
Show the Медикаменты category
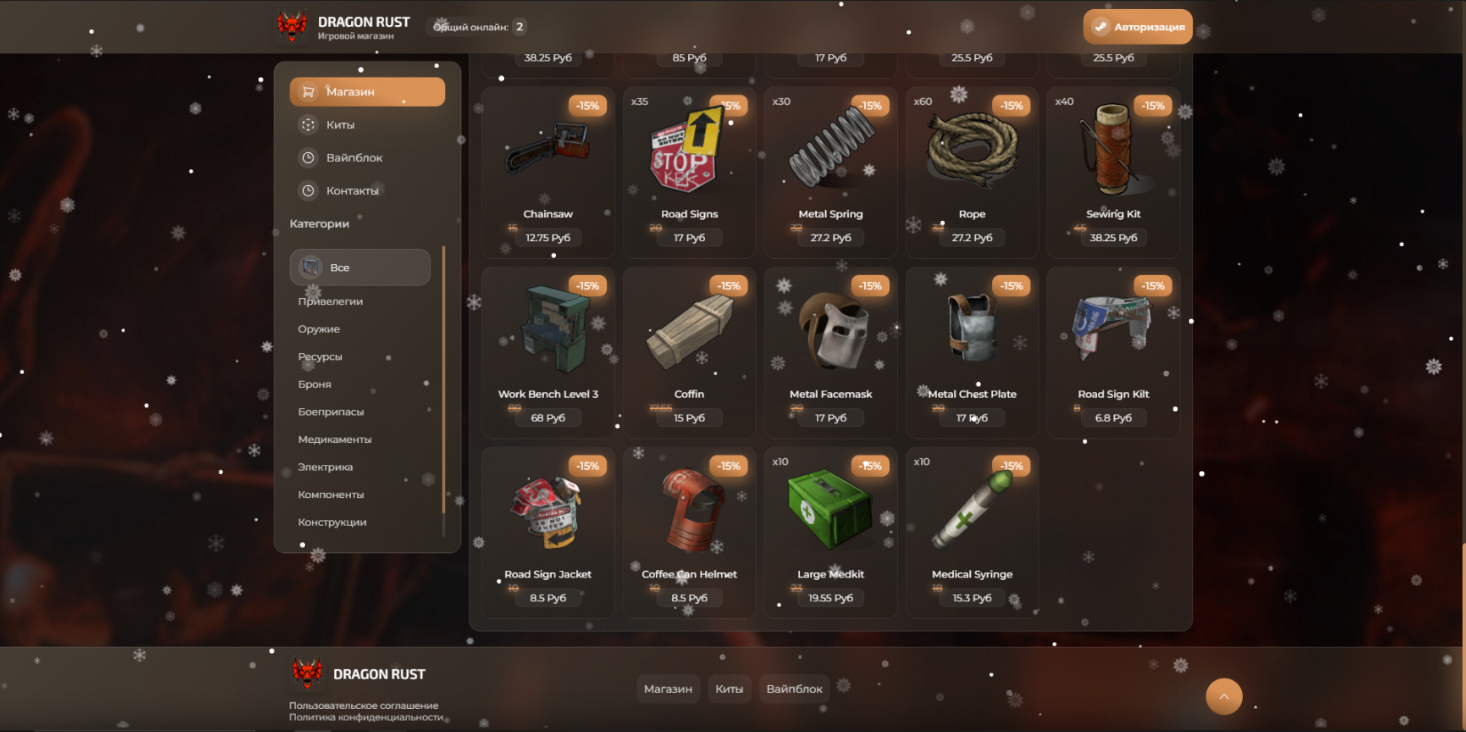click(x=334, y=439)
